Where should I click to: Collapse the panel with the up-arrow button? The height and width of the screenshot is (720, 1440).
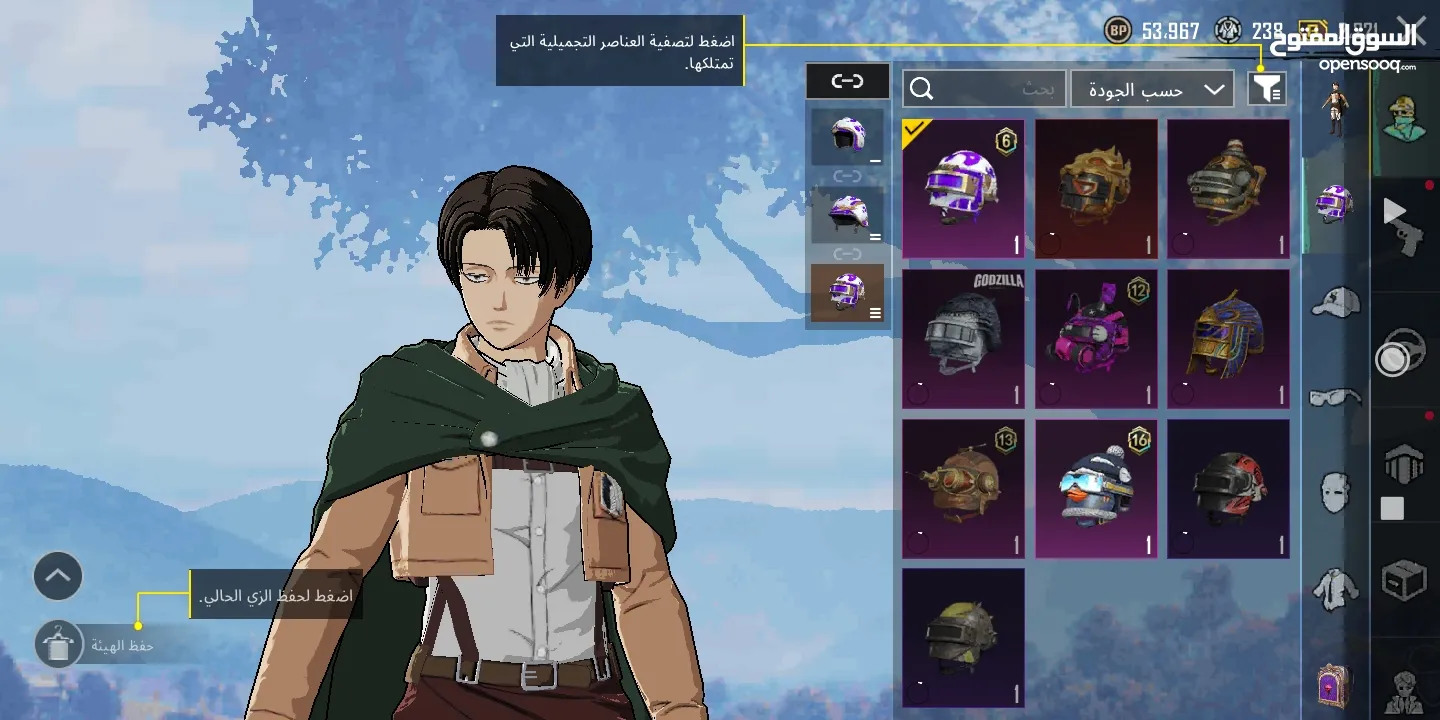point(58,576)
